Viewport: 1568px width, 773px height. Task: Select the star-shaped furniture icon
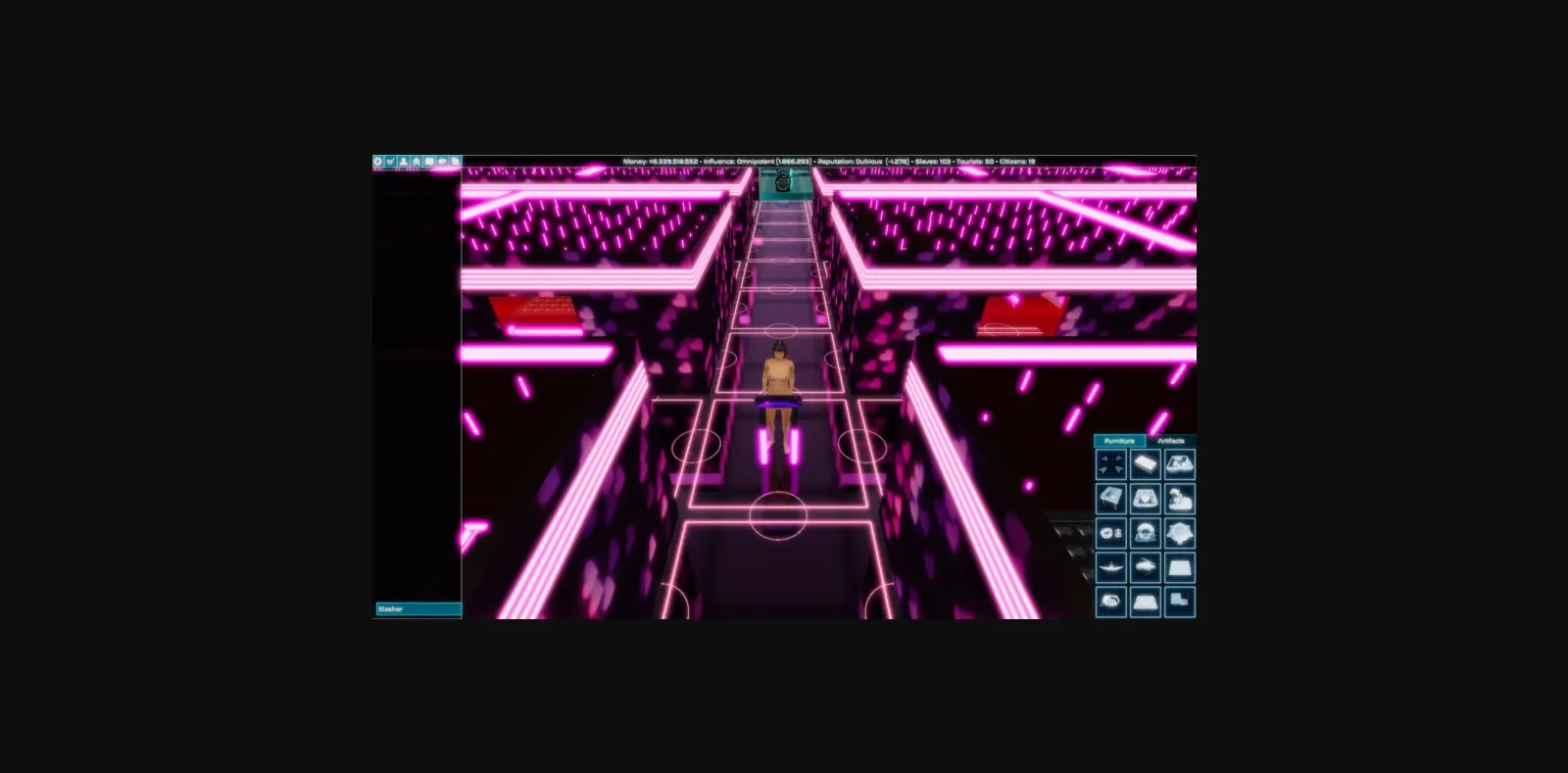(x=1179, y=533)
